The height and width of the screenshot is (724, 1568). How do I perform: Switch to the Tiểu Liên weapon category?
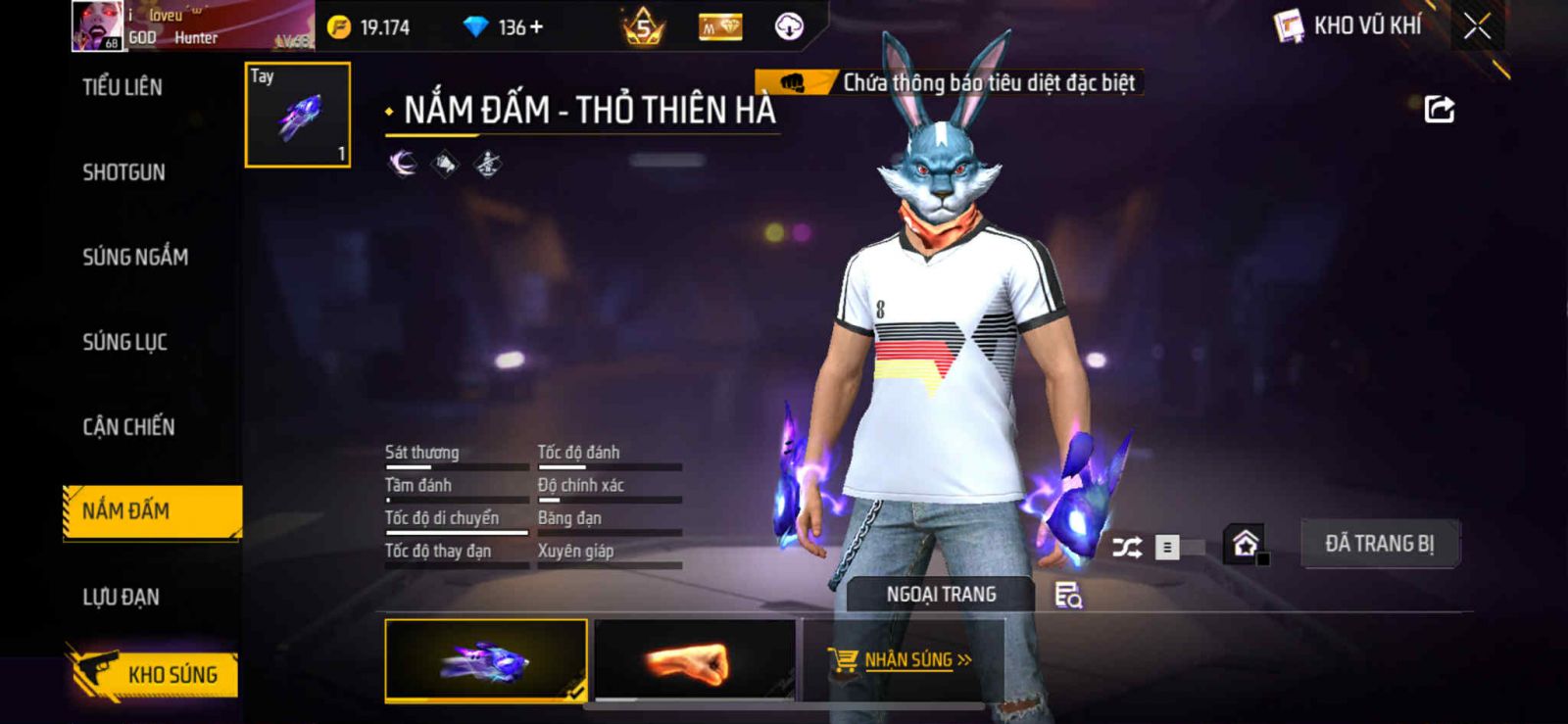(122, 87)
